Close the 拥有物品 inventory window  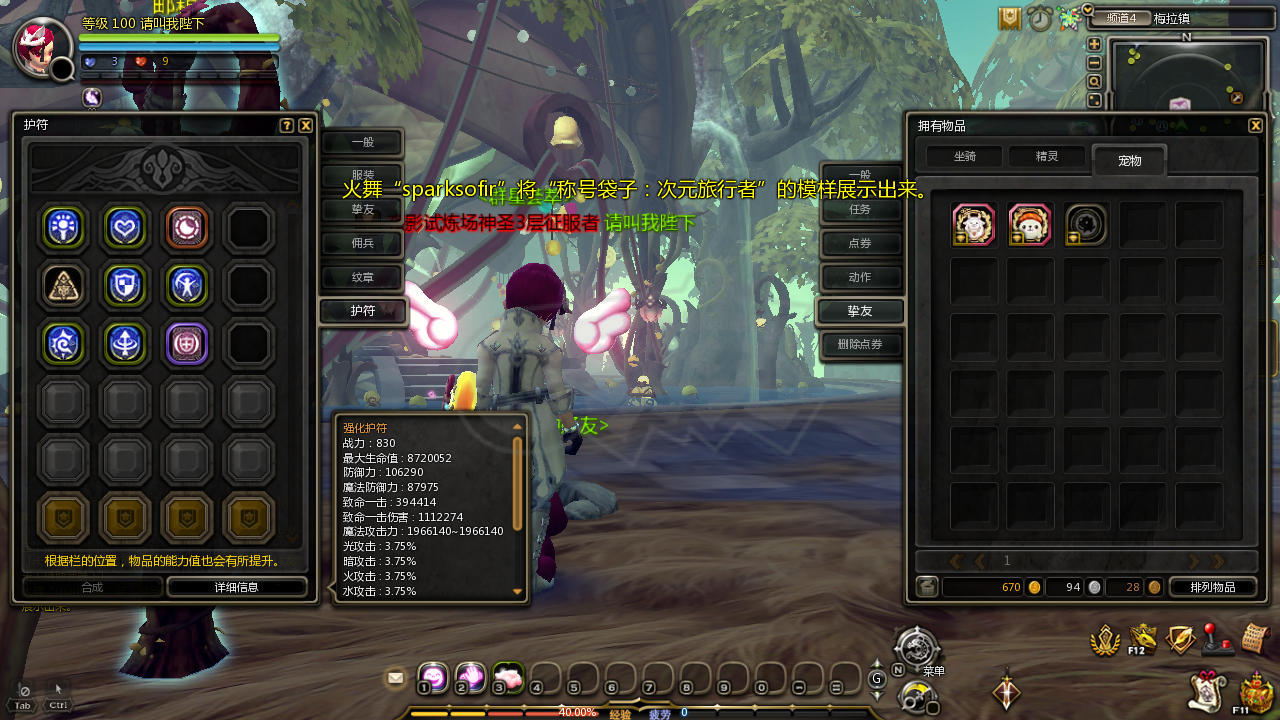click(1256, 126)
